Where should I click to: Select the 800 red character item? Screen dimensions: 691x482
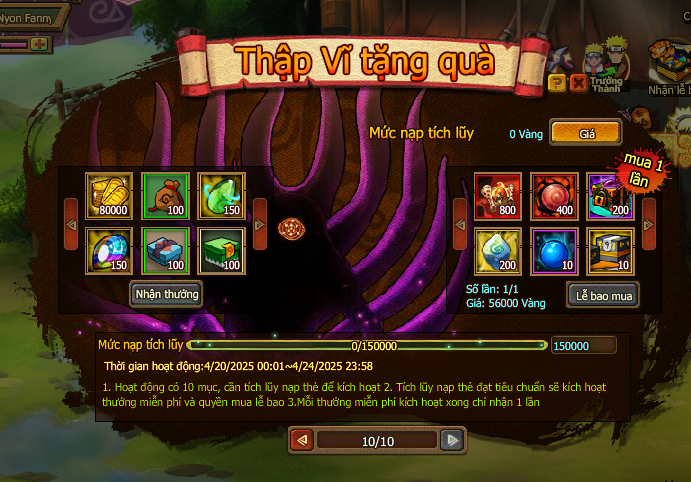(x=497, y=192)
